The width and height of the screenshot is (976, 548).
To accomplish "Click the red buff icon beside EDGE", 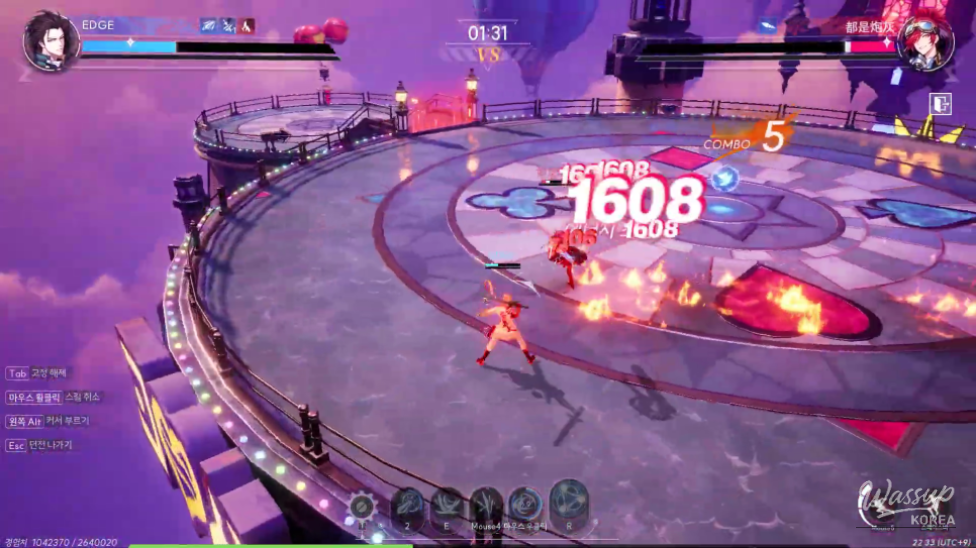I will click(x=247, y=25).
